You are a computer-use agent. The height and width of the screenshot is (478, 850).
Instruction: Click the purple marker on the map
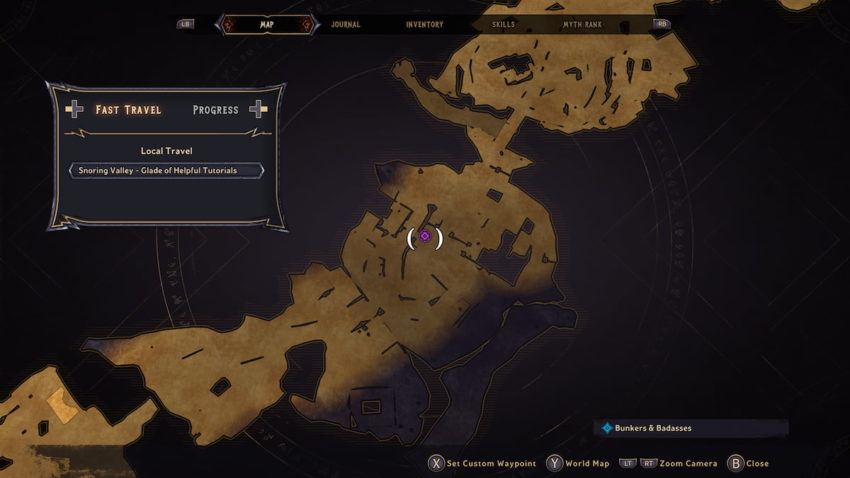(x=425, y=237)
